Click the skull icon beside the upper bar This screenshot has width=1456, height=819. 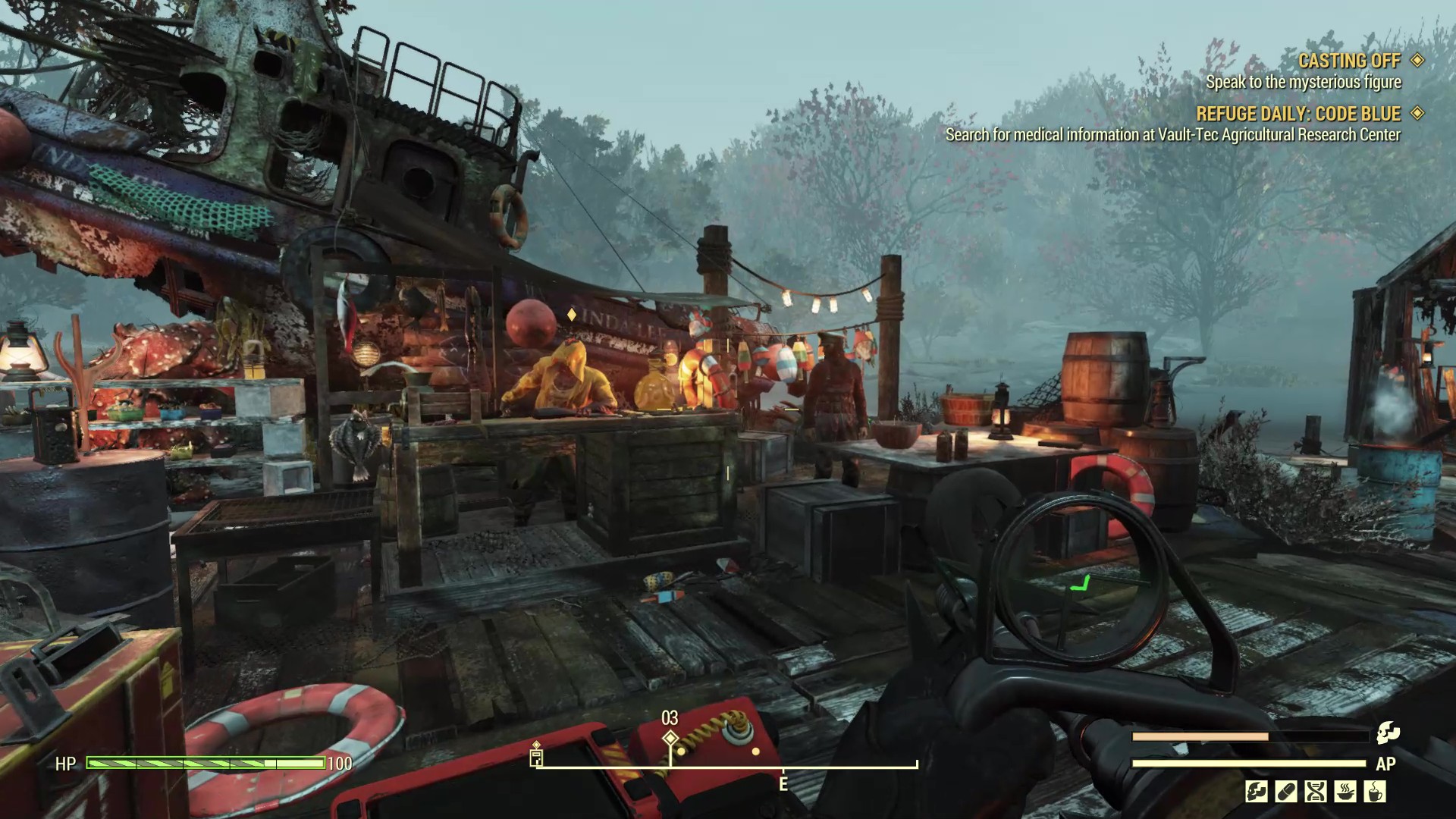coord(1388,733)
